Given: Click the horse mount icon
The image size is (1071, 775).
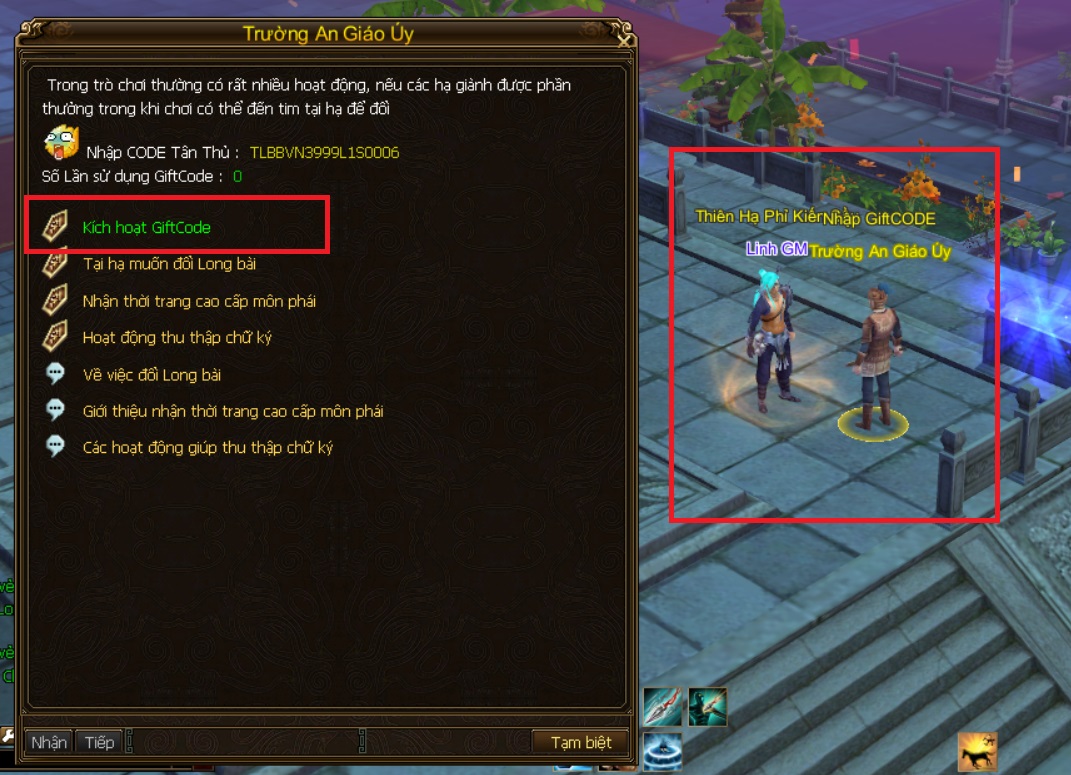Looking at the screenshot, I should tap(977, 751).
